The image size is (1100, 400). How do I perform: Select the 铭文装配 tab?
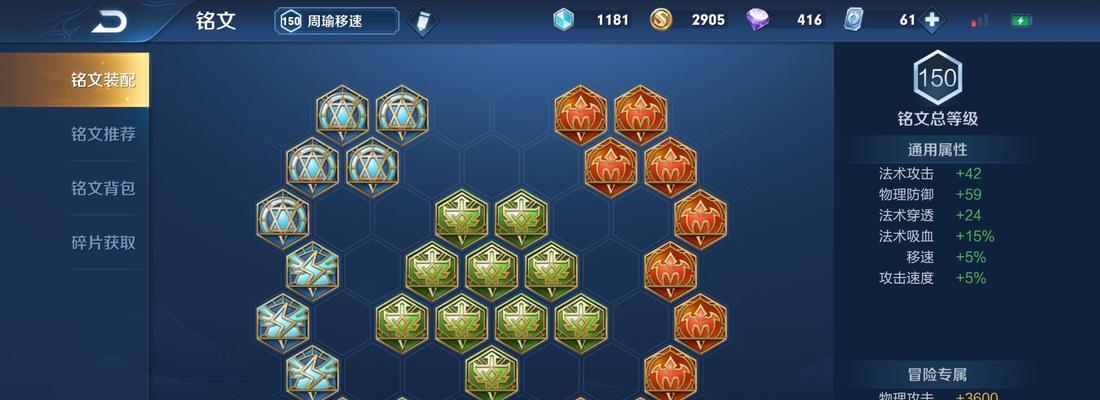(102, 80)
